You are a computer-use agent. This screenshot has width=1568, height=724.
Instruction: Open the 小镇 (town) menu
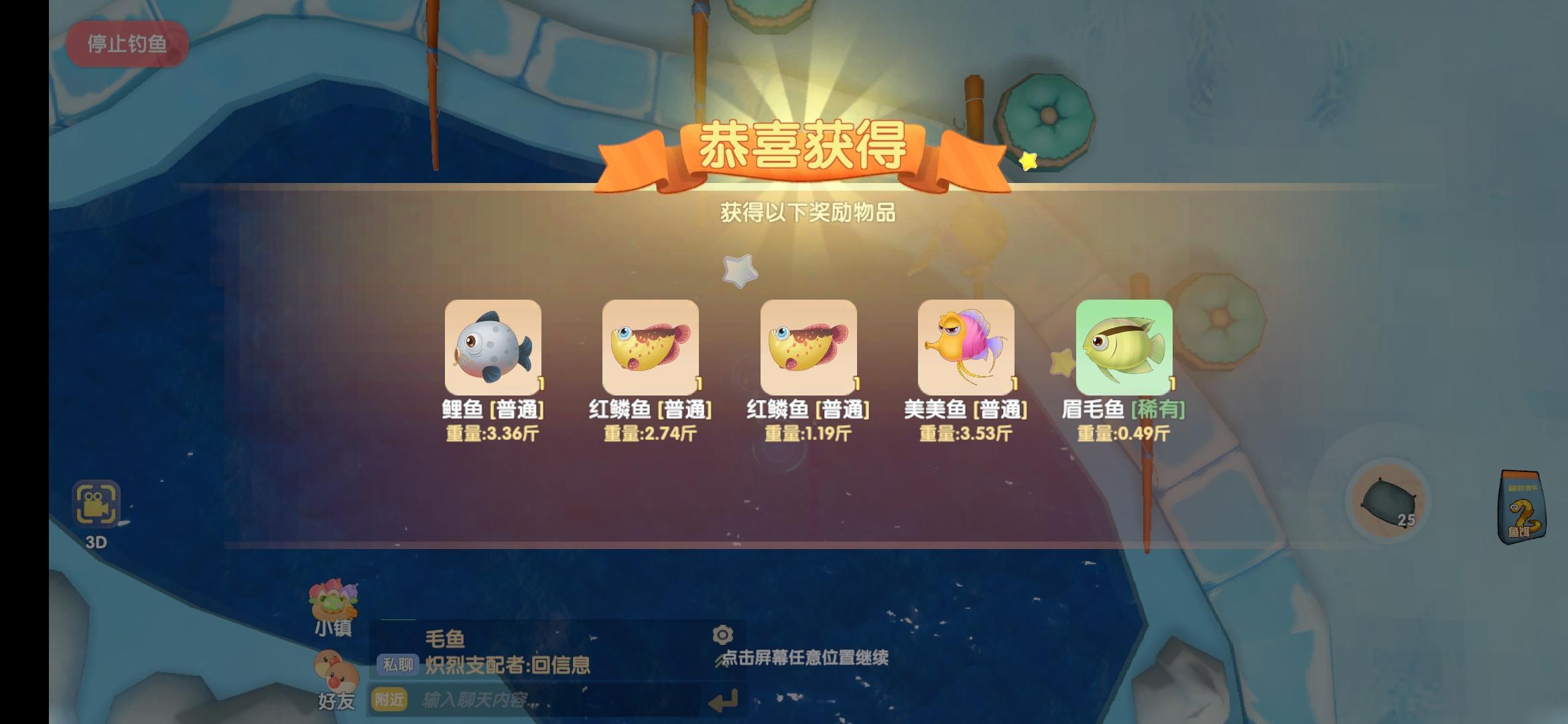click(x=333, y=605)
